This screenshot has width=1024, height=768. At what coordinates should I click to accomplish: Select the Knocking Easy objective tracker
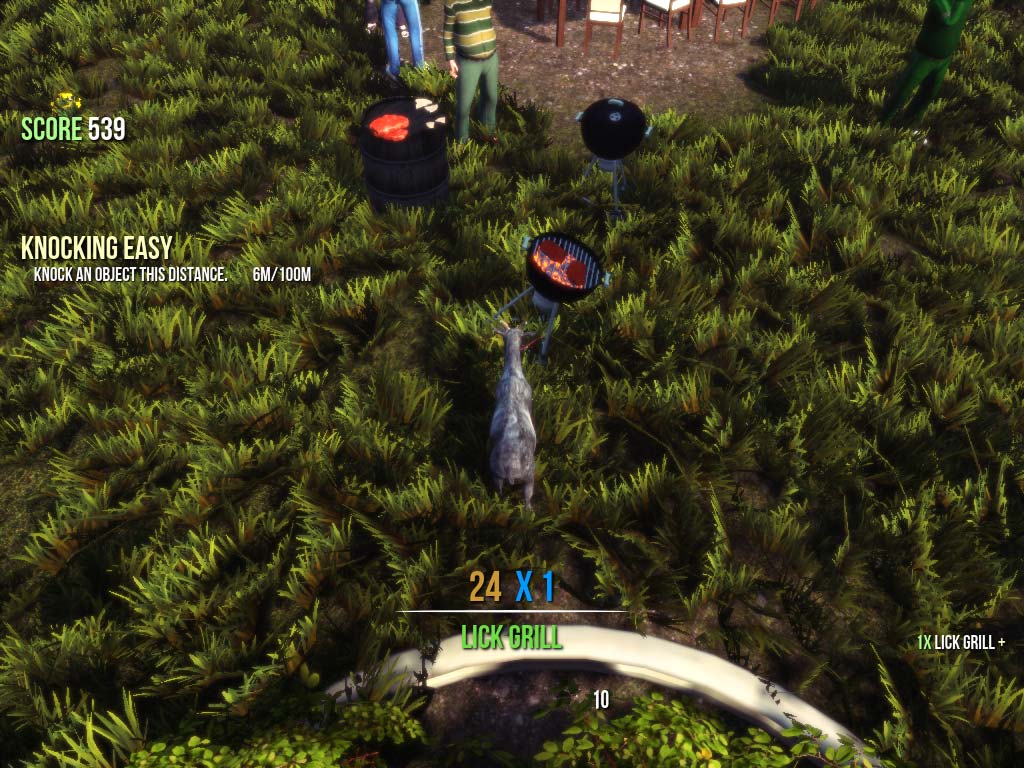[x=97, y=248]
